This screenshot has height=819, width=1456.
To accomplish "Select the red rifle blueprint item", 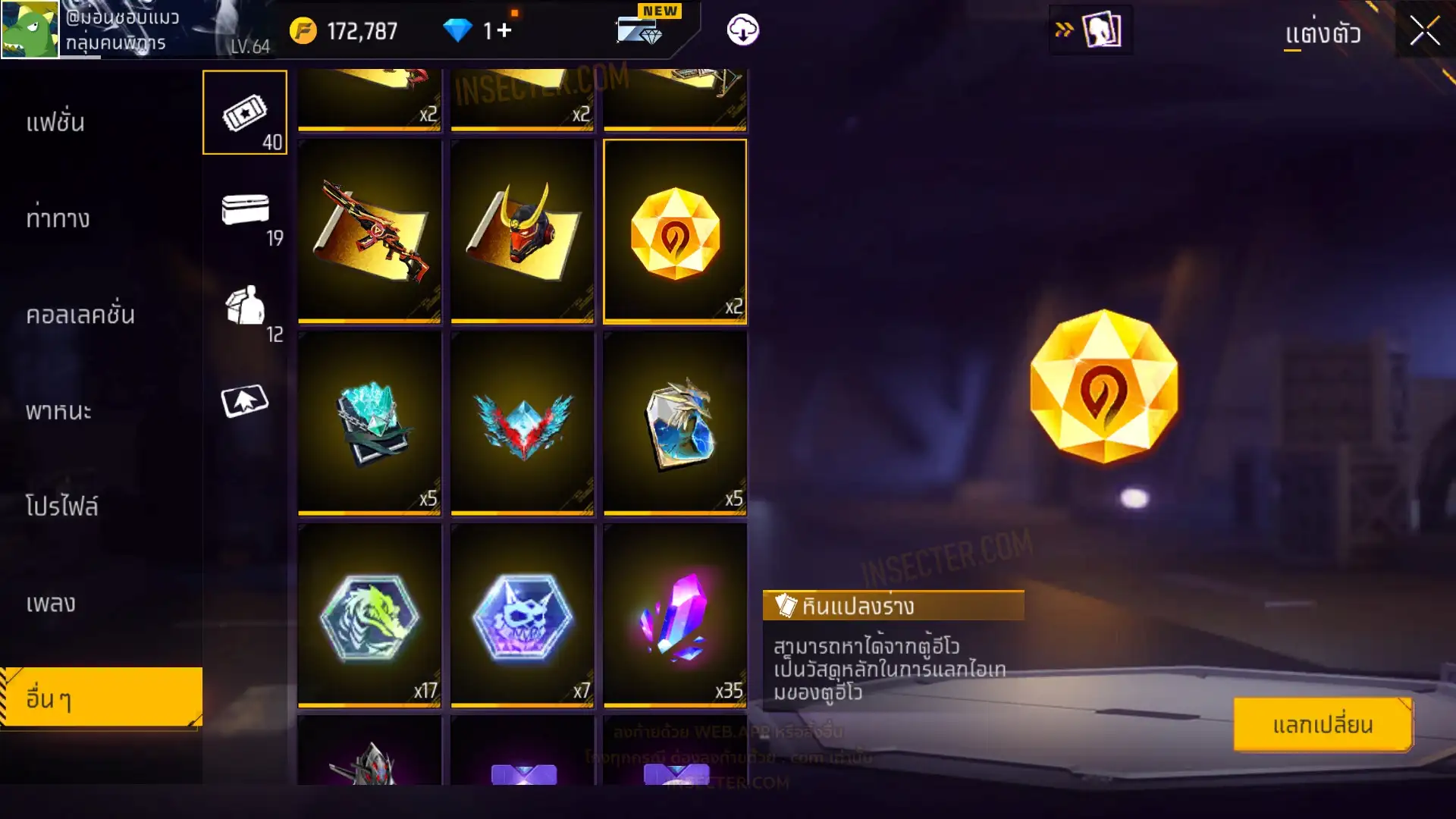I will tap(370, 231).
